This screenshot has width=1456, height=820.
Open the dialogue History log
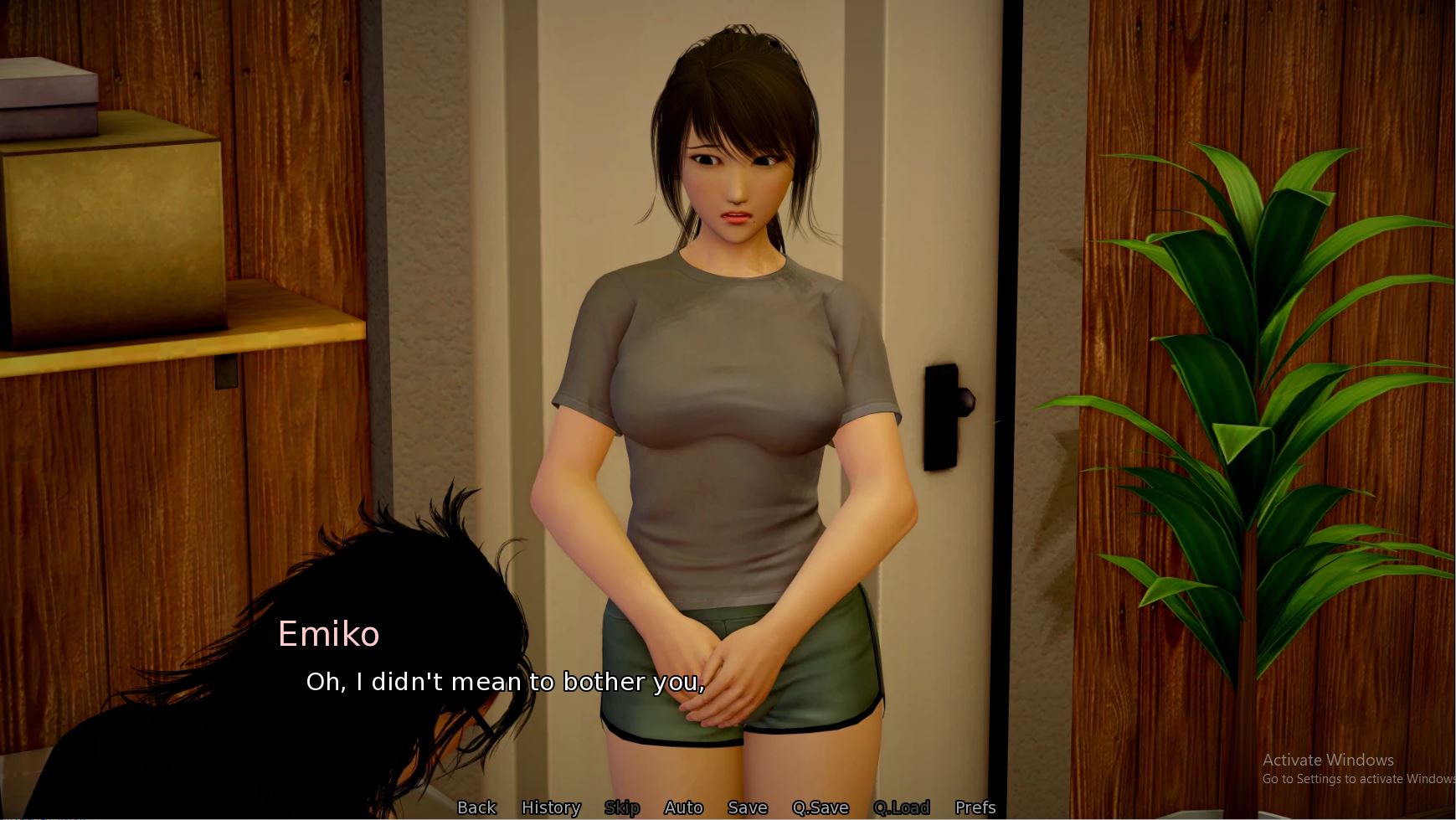pyautogui.click(x=551, y=807)
